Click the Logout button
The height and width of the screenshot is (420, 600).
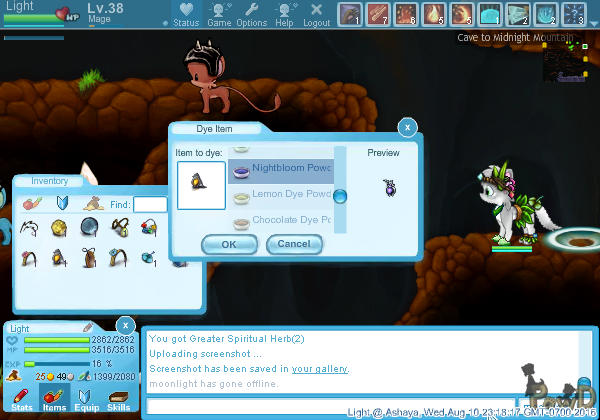tap(316, 14)
